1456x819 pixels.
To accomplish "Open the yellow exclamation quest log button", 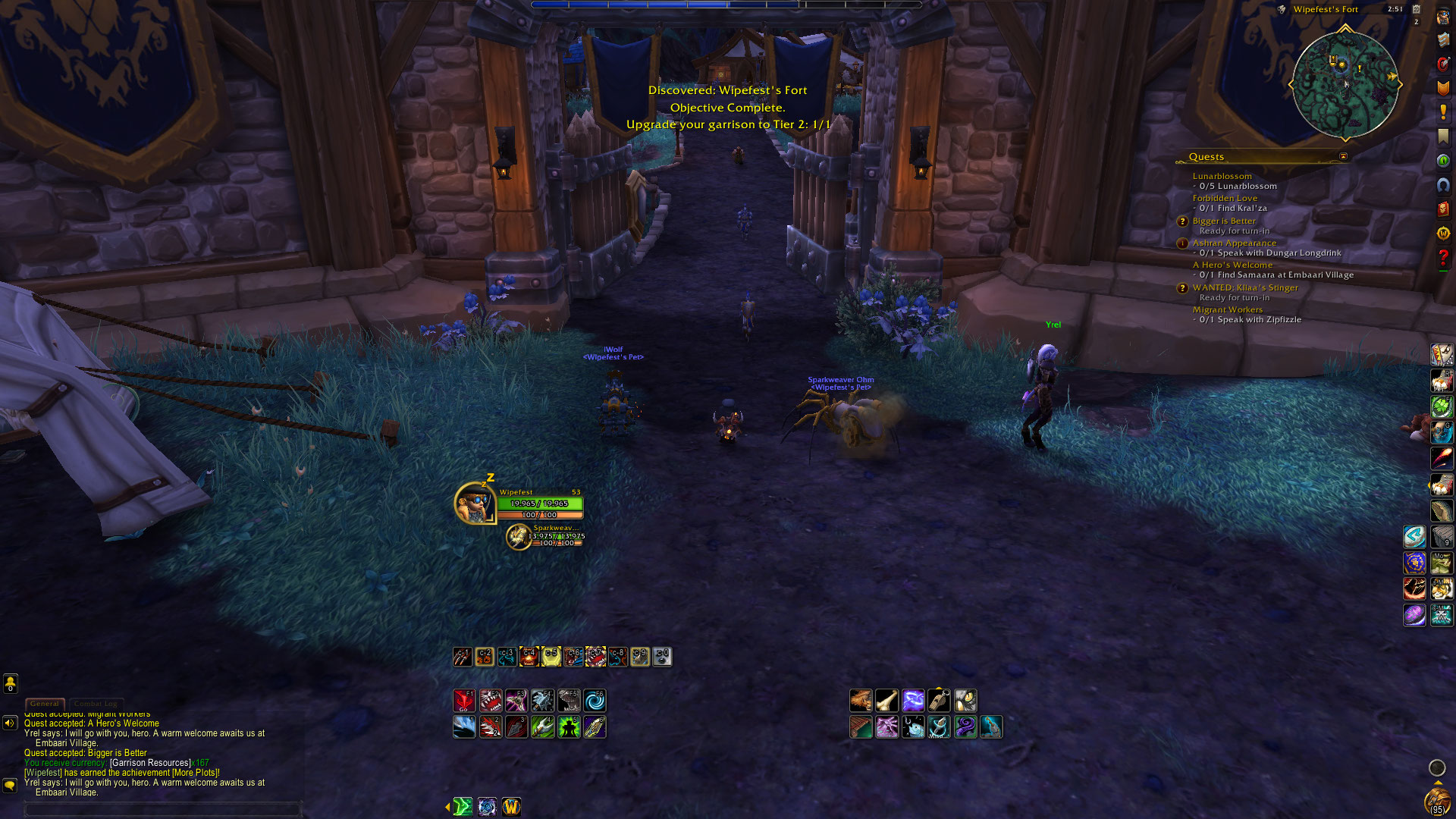I will (1442, 112).
